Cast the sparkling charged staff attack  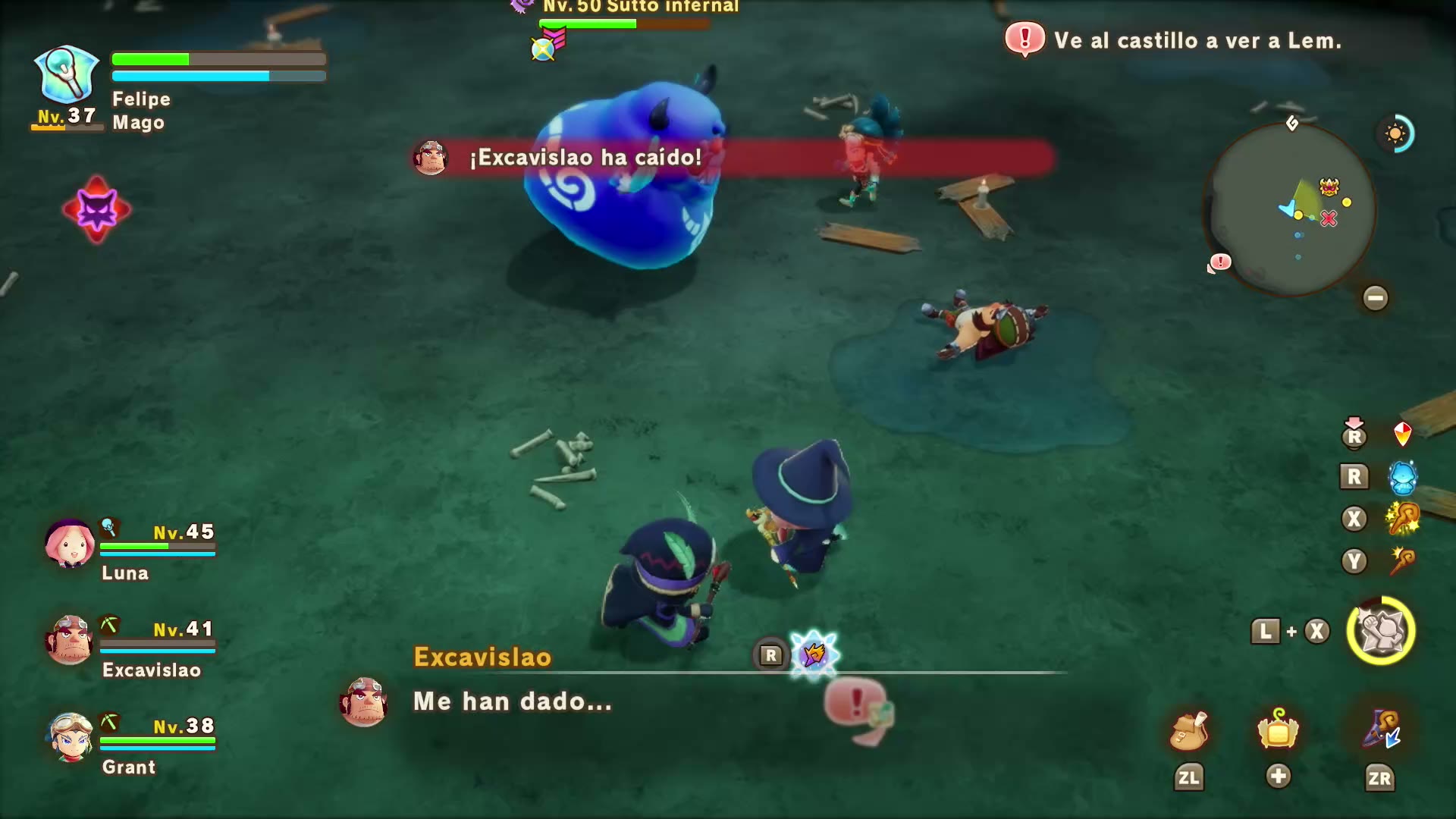[x=1402, y=519]
